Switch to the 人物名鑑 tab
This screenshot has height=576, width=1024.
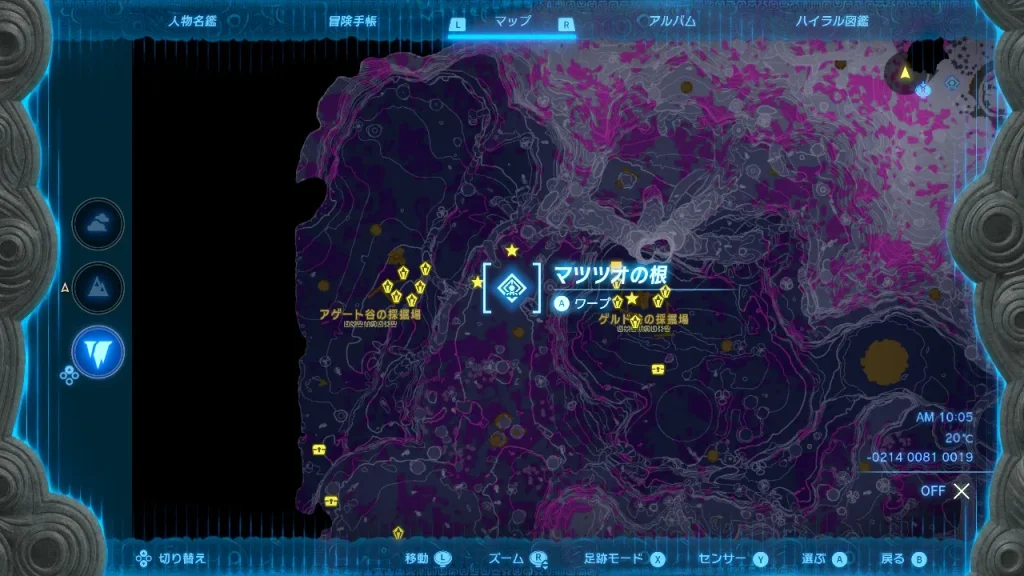193,20
